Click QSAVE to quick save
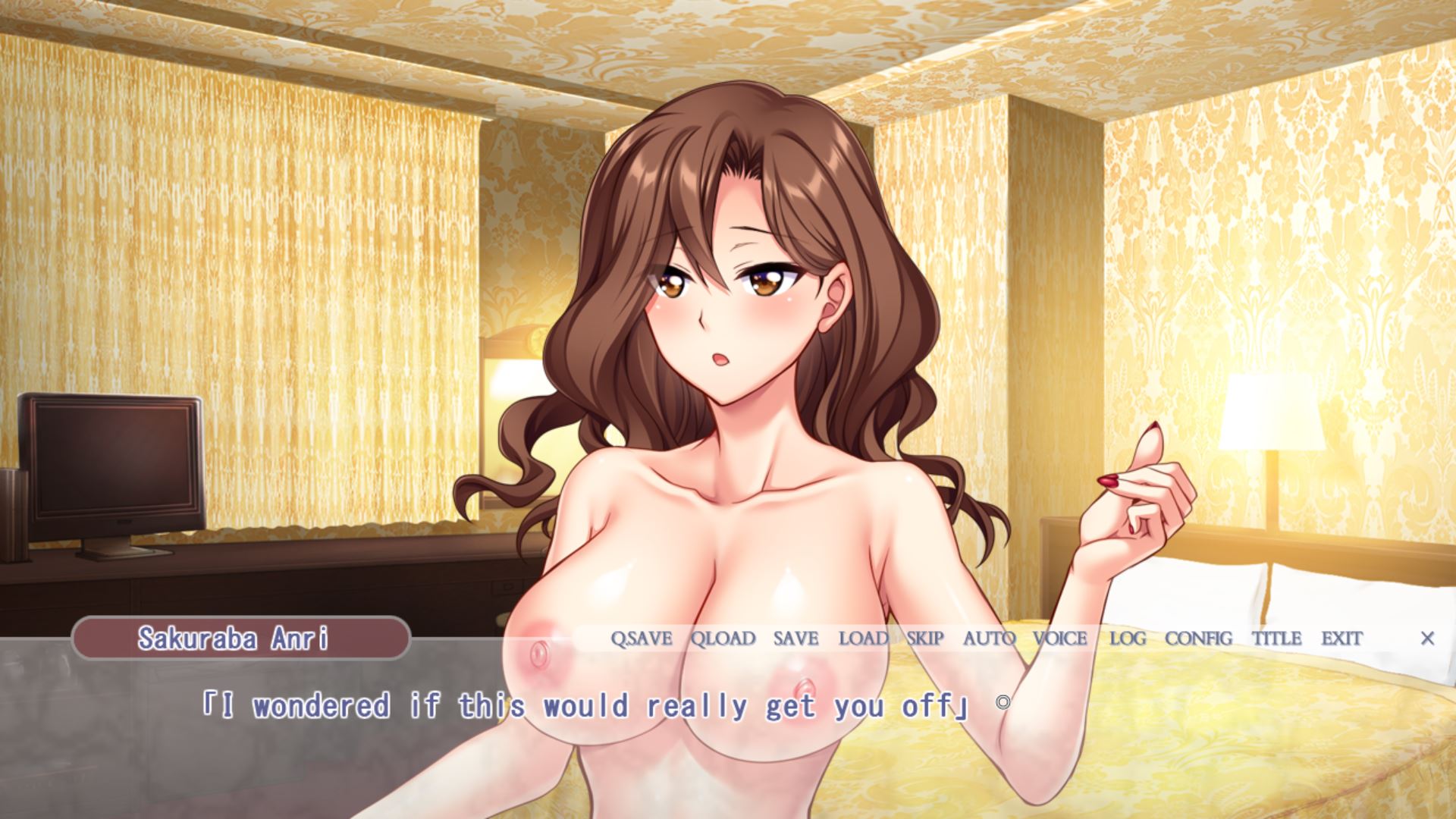 coord(642,639)
